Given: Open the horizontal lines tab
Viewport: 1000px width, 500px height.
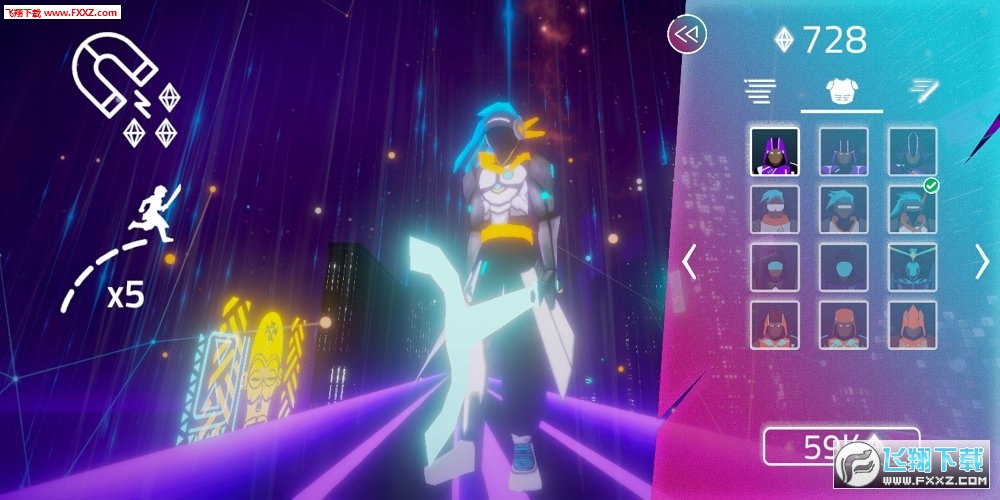Looking at the screenshot, I should (761, 92).
